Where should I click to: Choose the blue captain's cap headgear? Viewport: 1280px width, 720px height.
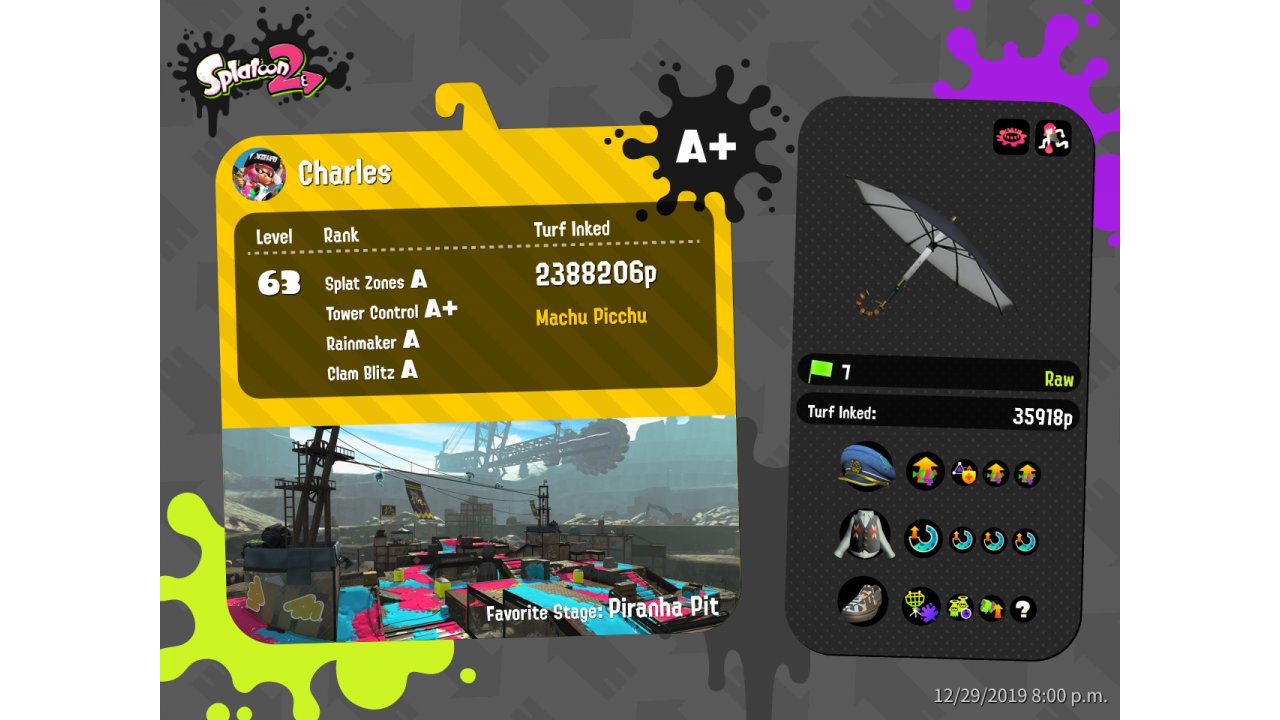(866, 467)
